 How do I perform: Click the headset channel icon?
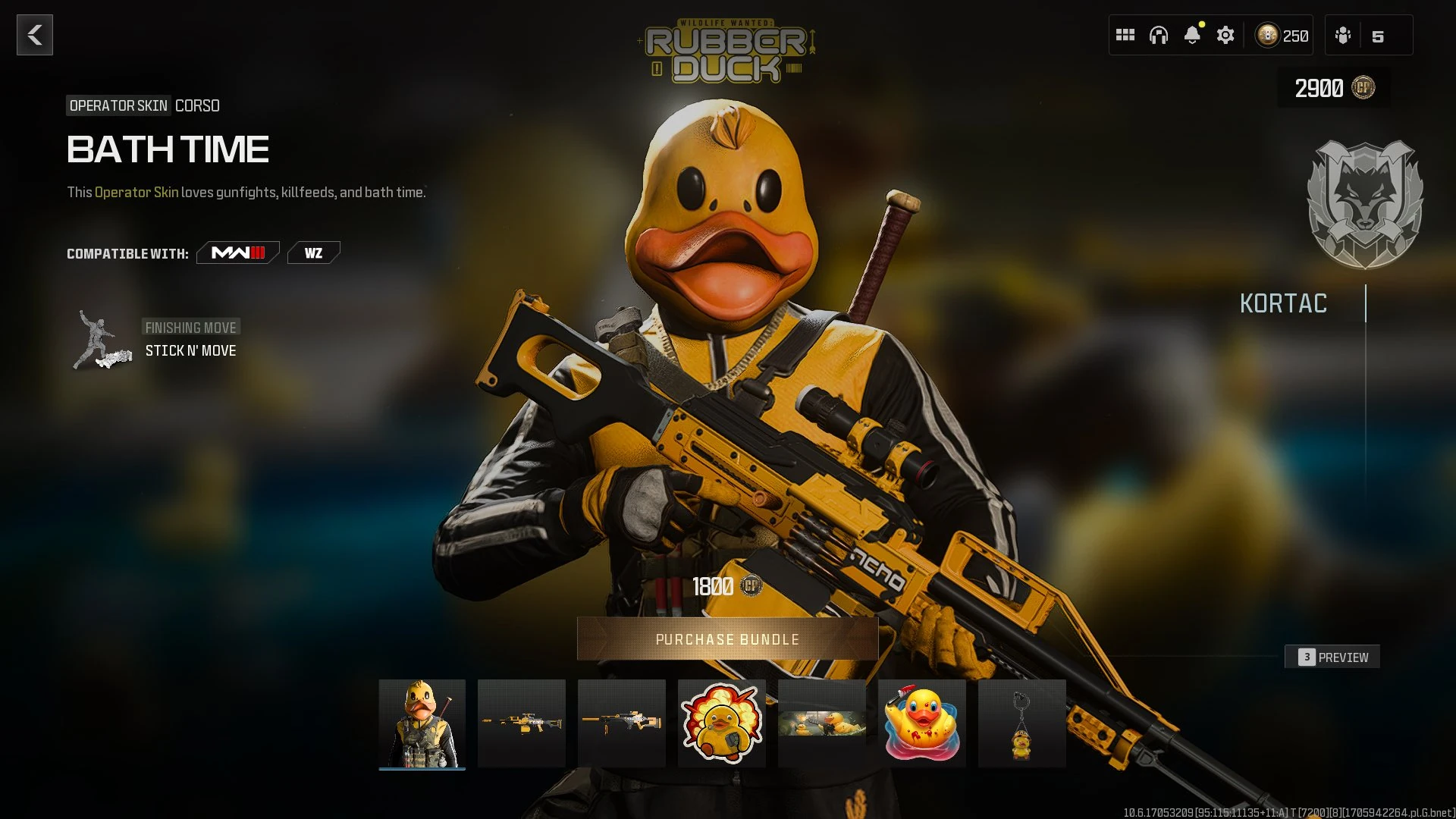(x=1159, y=35)
